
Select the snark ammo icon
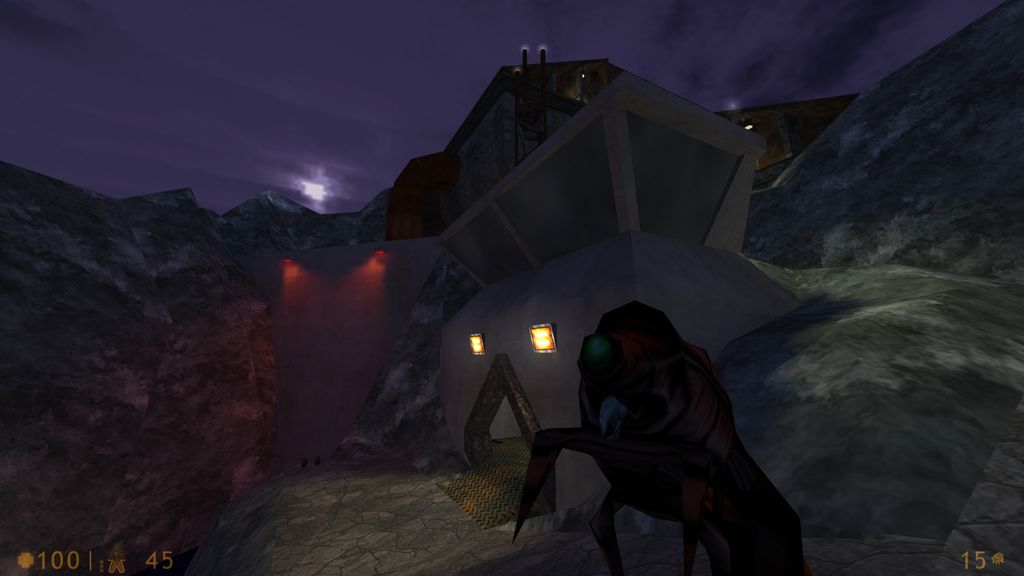coord(998,560)
